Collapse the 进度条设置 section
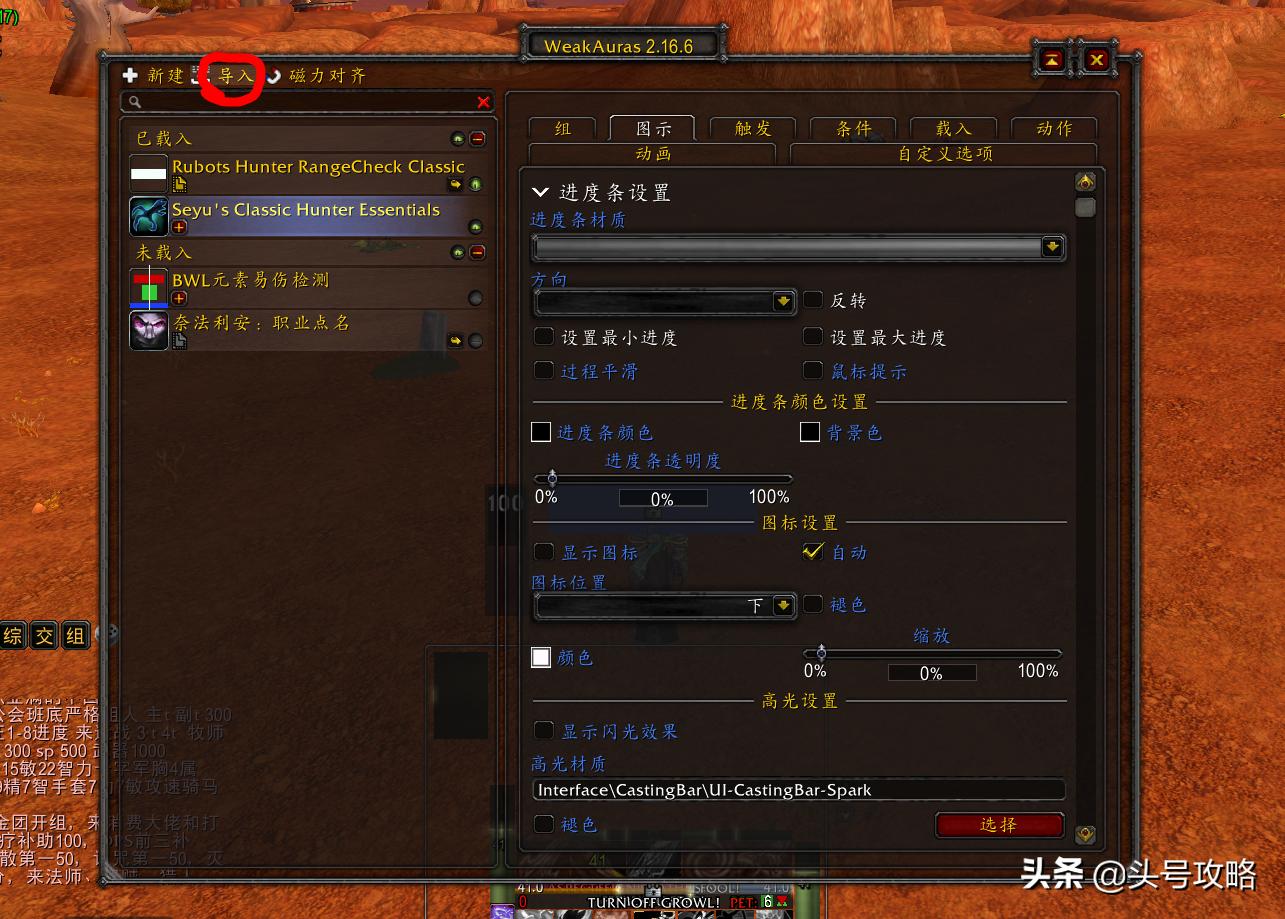This screenshot has height=919, width=1285. click(541, 192)
